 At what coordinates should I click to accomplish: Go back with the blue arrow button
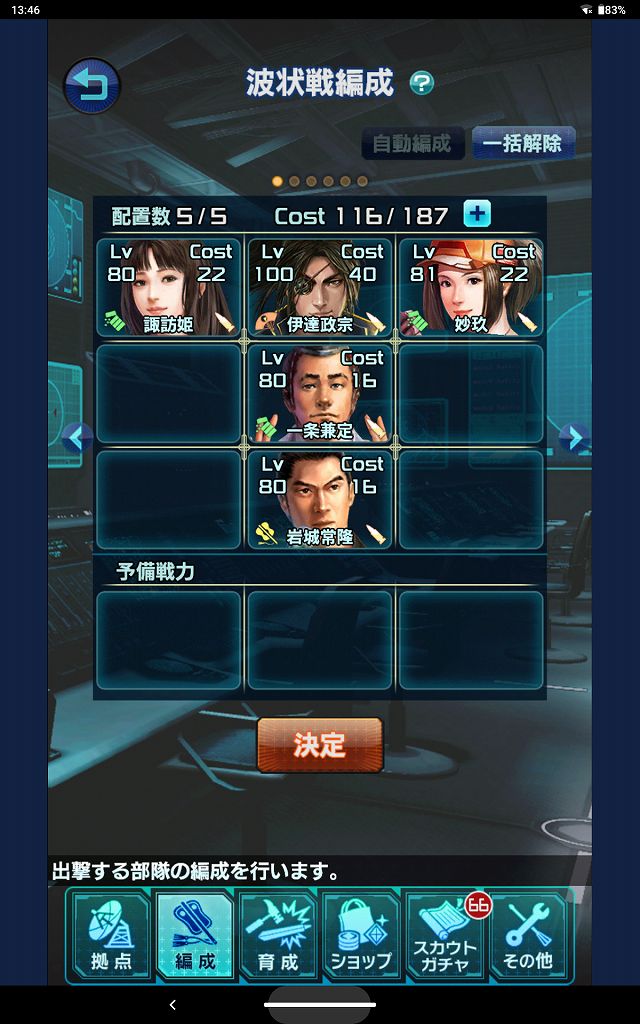click(x=92, y=86)
